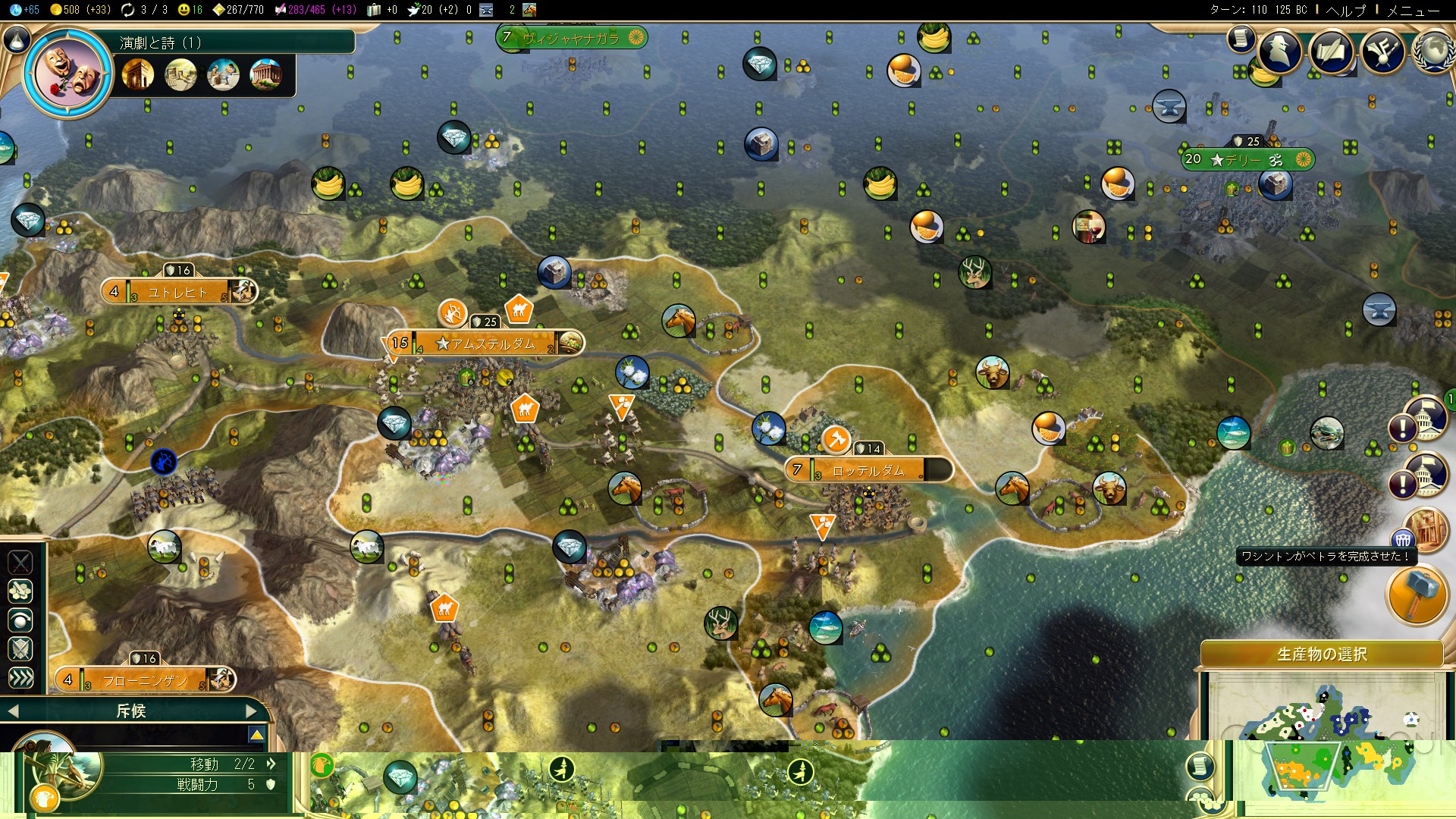
Task: Open the hammer production notification
Action: pyautogui.click(x=1416, y=594)
